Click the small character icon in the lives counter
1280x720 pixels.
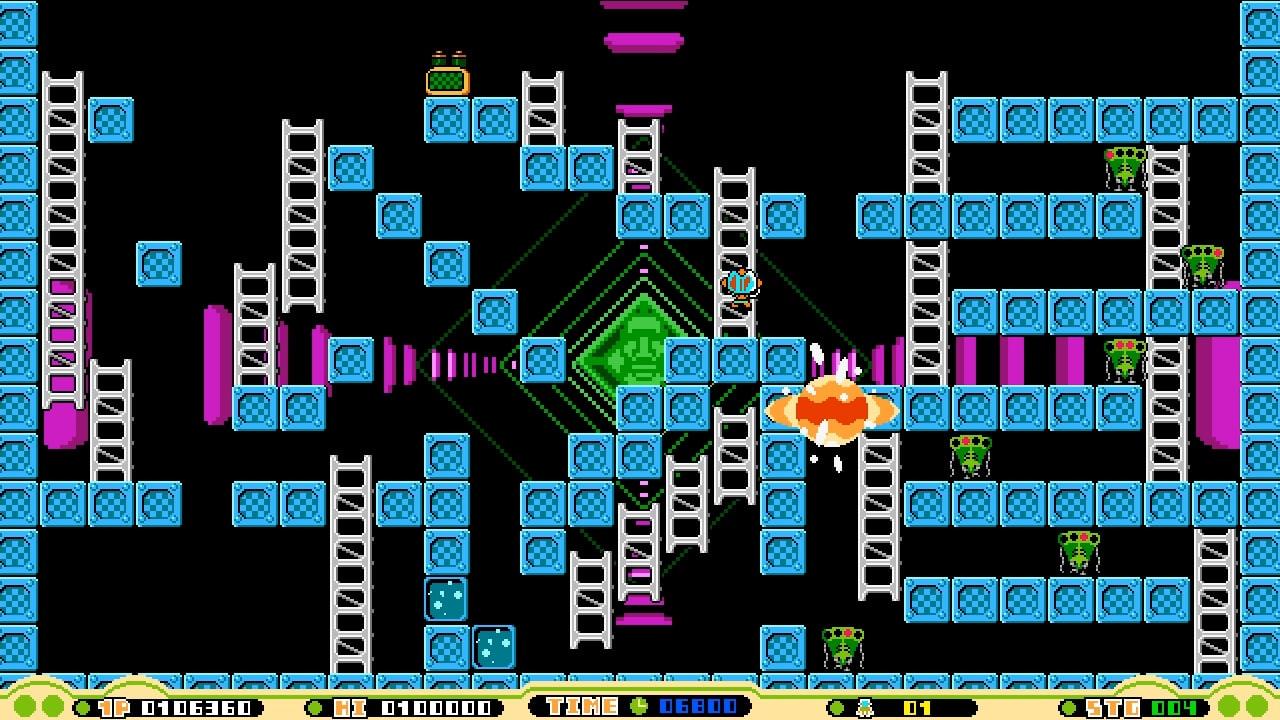point(866,705)
